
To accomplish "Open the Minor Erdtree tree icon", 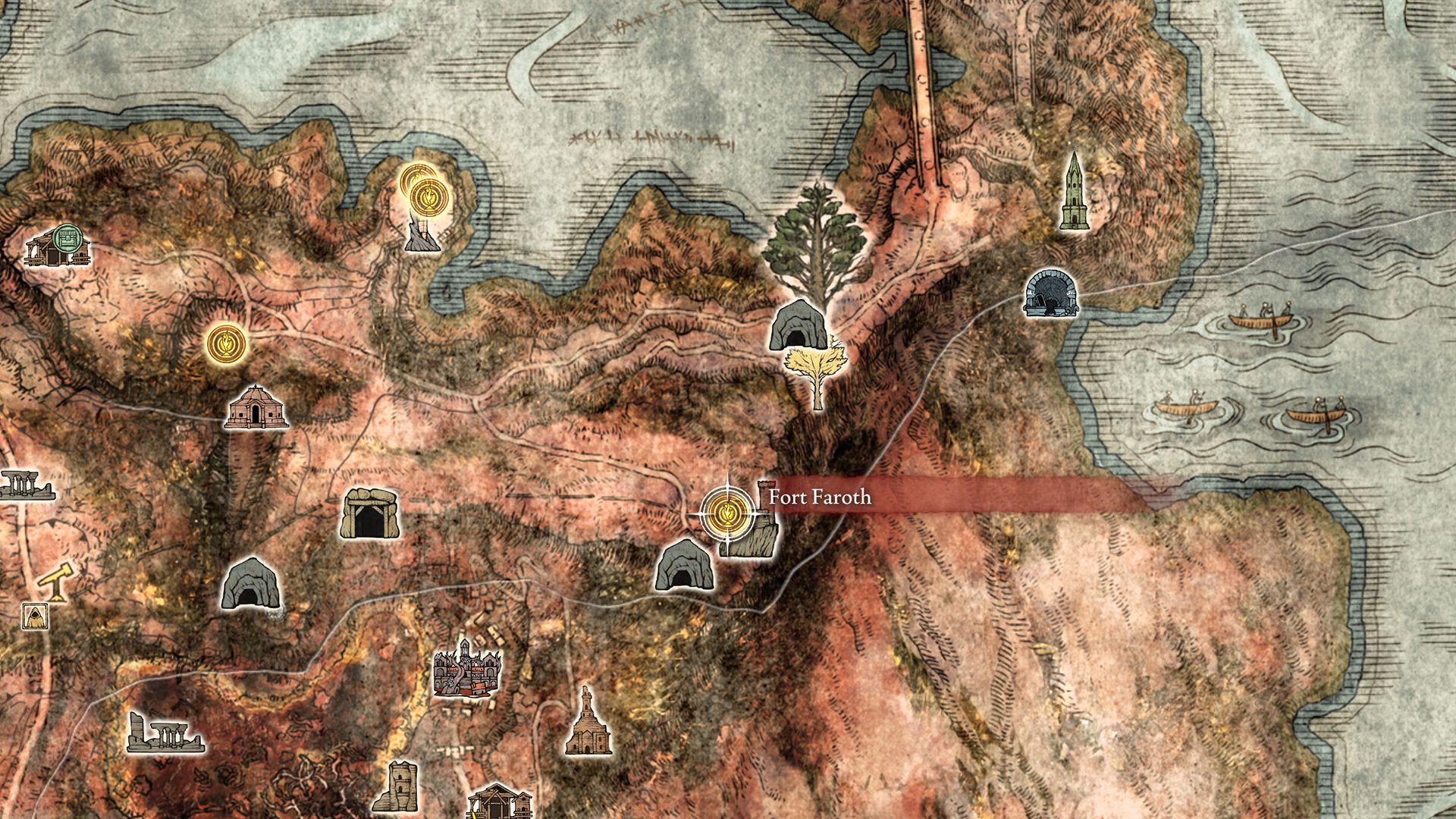I will (815, 235).
